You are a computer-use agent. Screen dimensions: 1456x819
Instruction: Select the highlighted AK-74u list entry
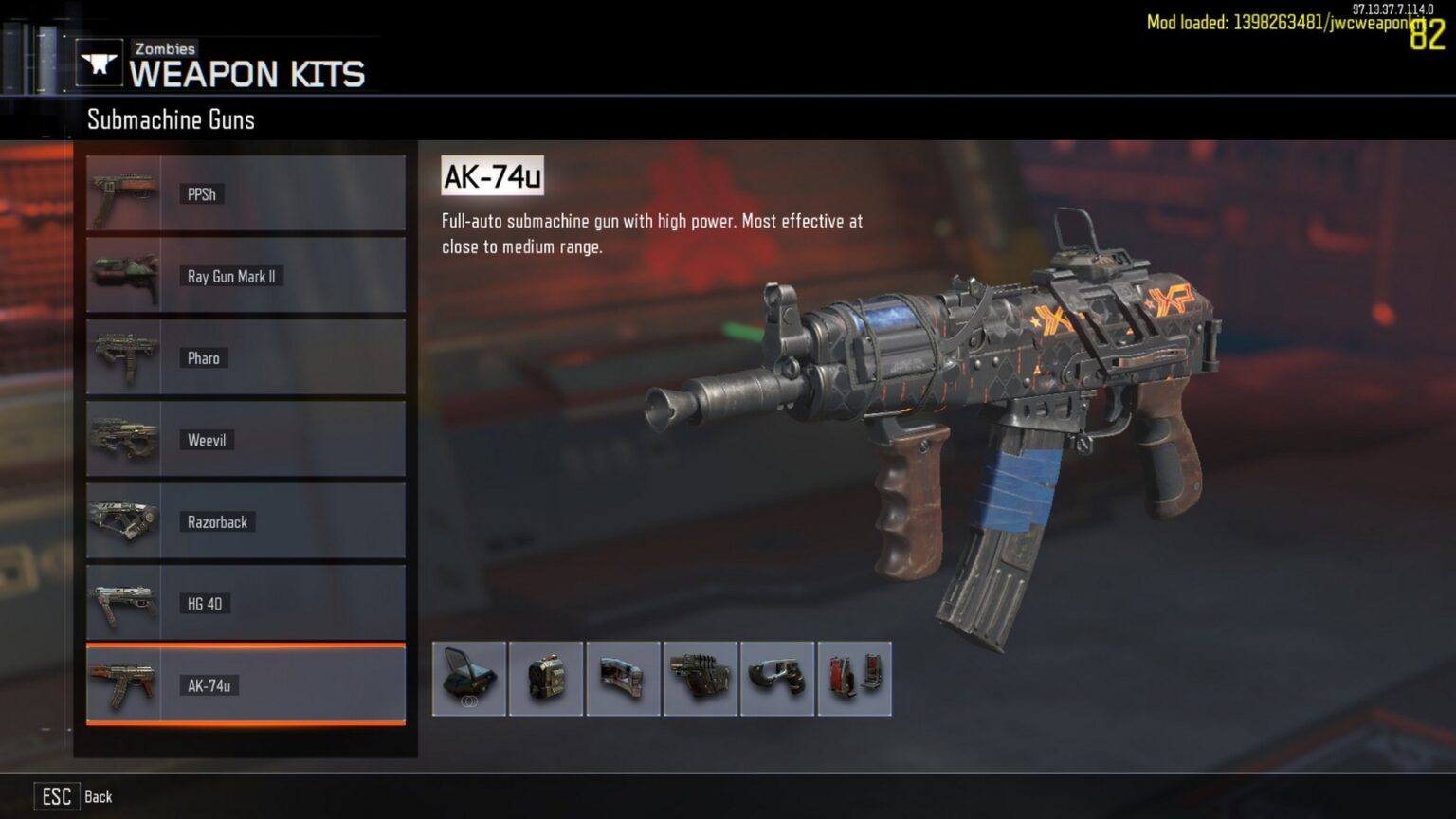pos(246,684)
